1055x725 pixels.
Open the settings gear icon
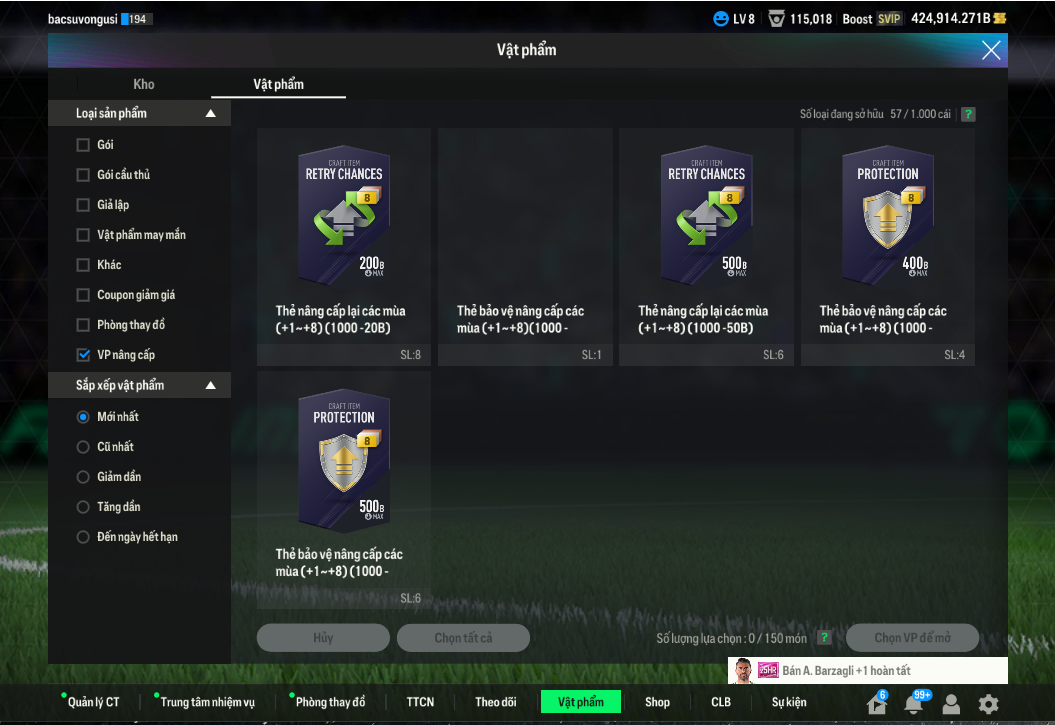(988, 704)
